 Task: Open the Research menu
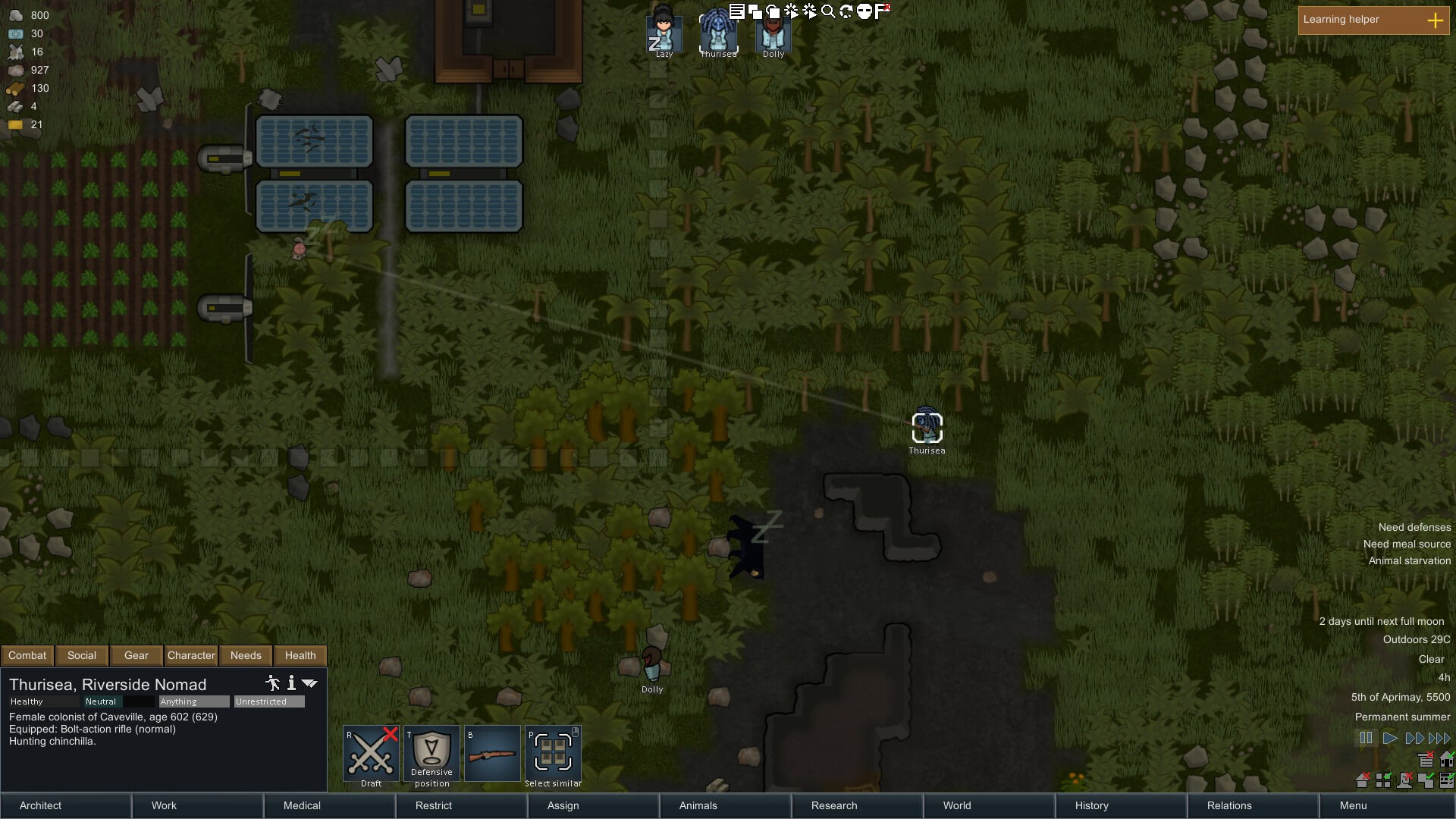pyautogui.click(x=834, y=805)
